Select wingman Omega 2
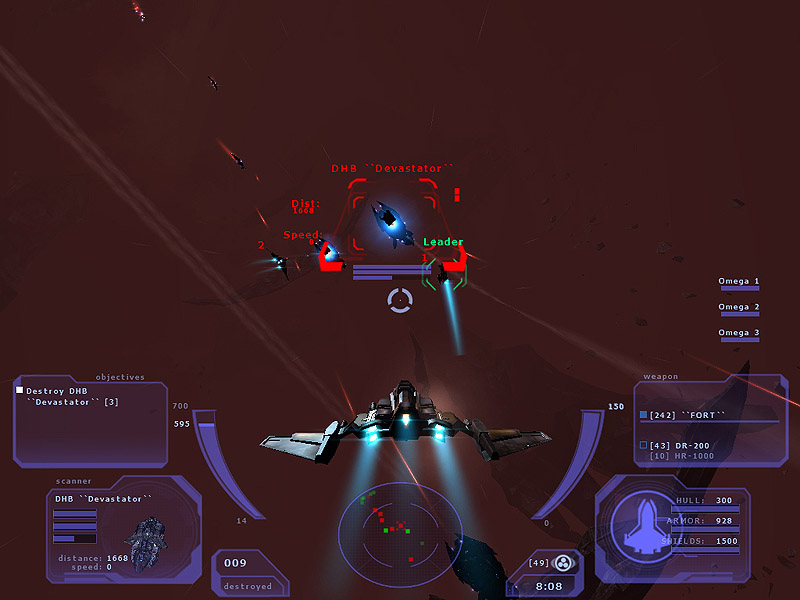Image resolution: width=800 pixels, height=600 pixels. click(x=739, y=311)
